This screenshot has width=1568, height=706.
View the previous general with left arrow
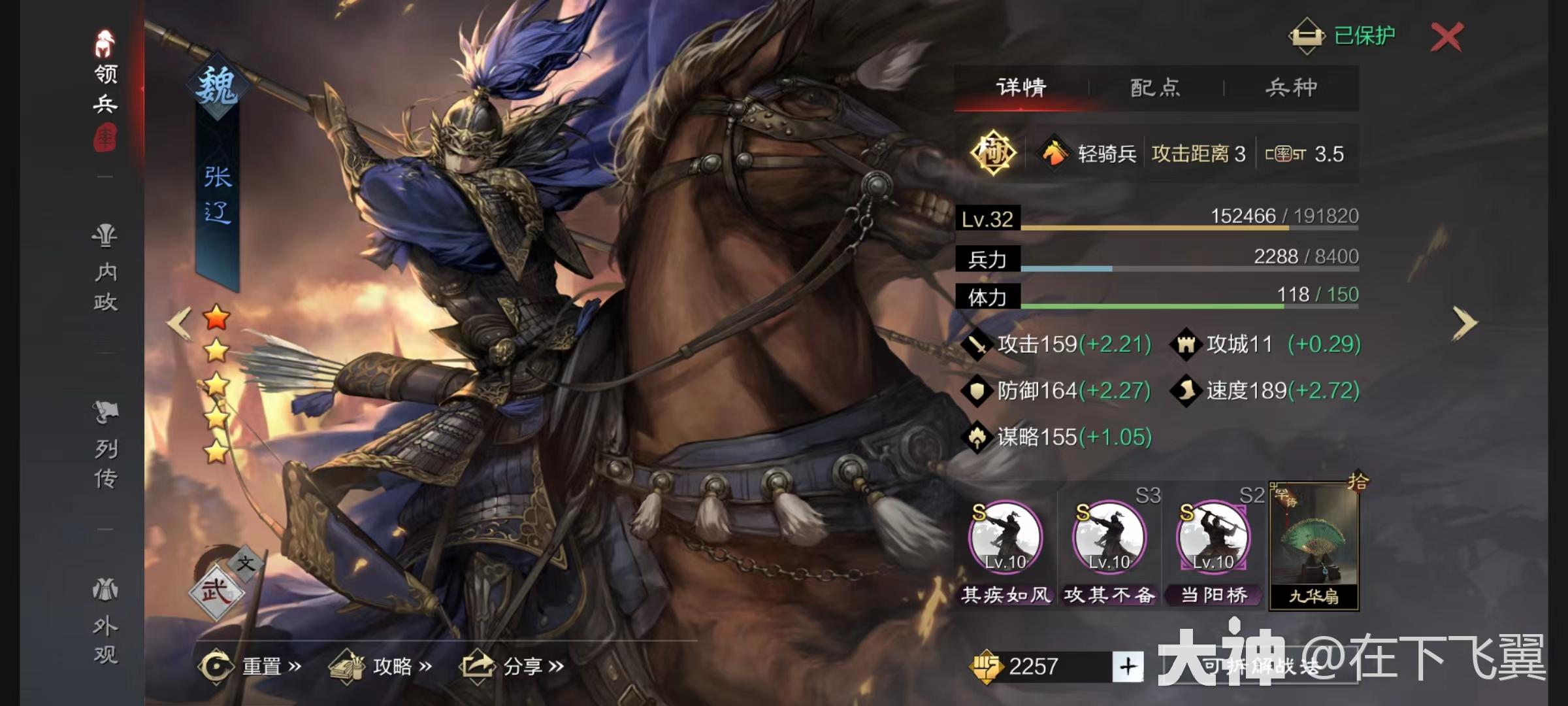pyautogui.click(x=179, y=322)
